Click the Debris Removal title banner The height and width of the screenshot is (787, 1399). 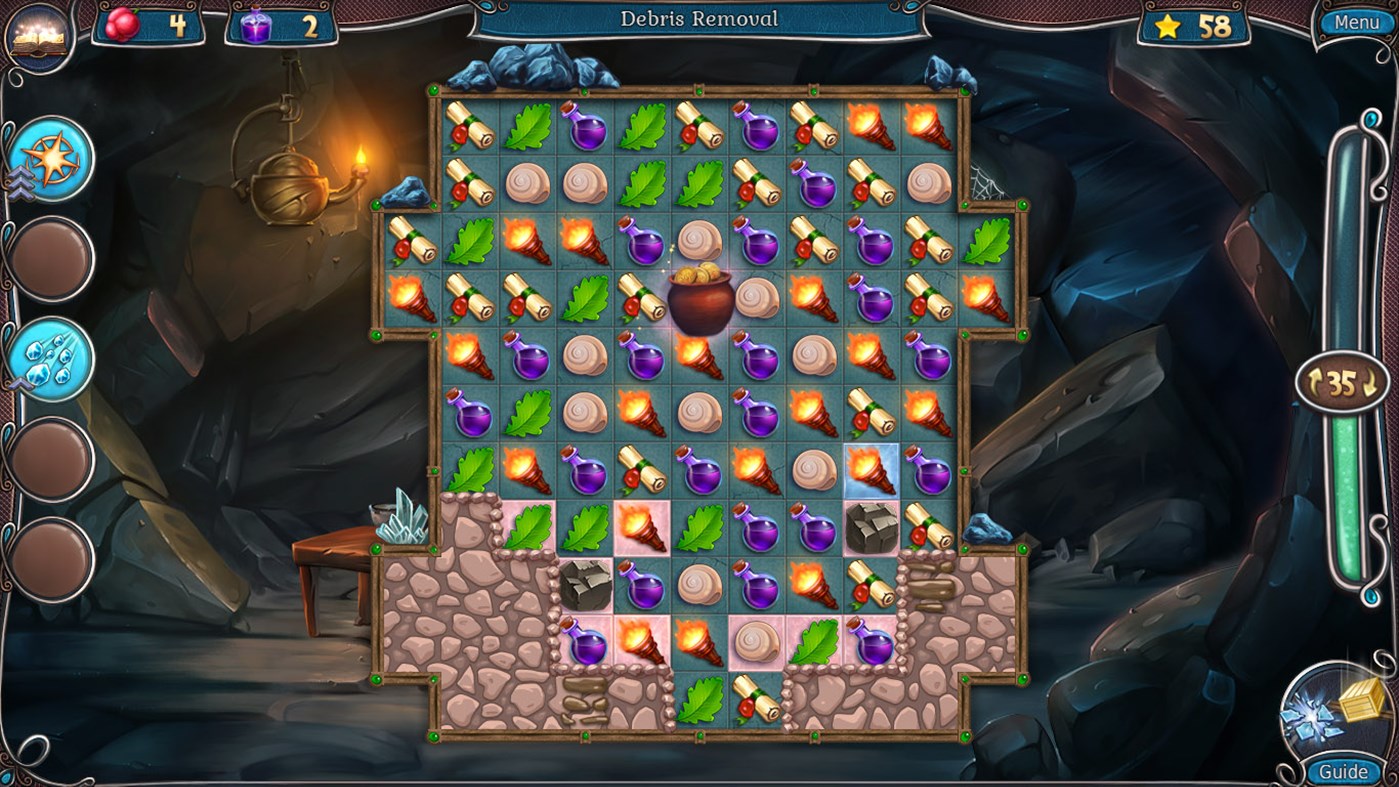point(699,18)
